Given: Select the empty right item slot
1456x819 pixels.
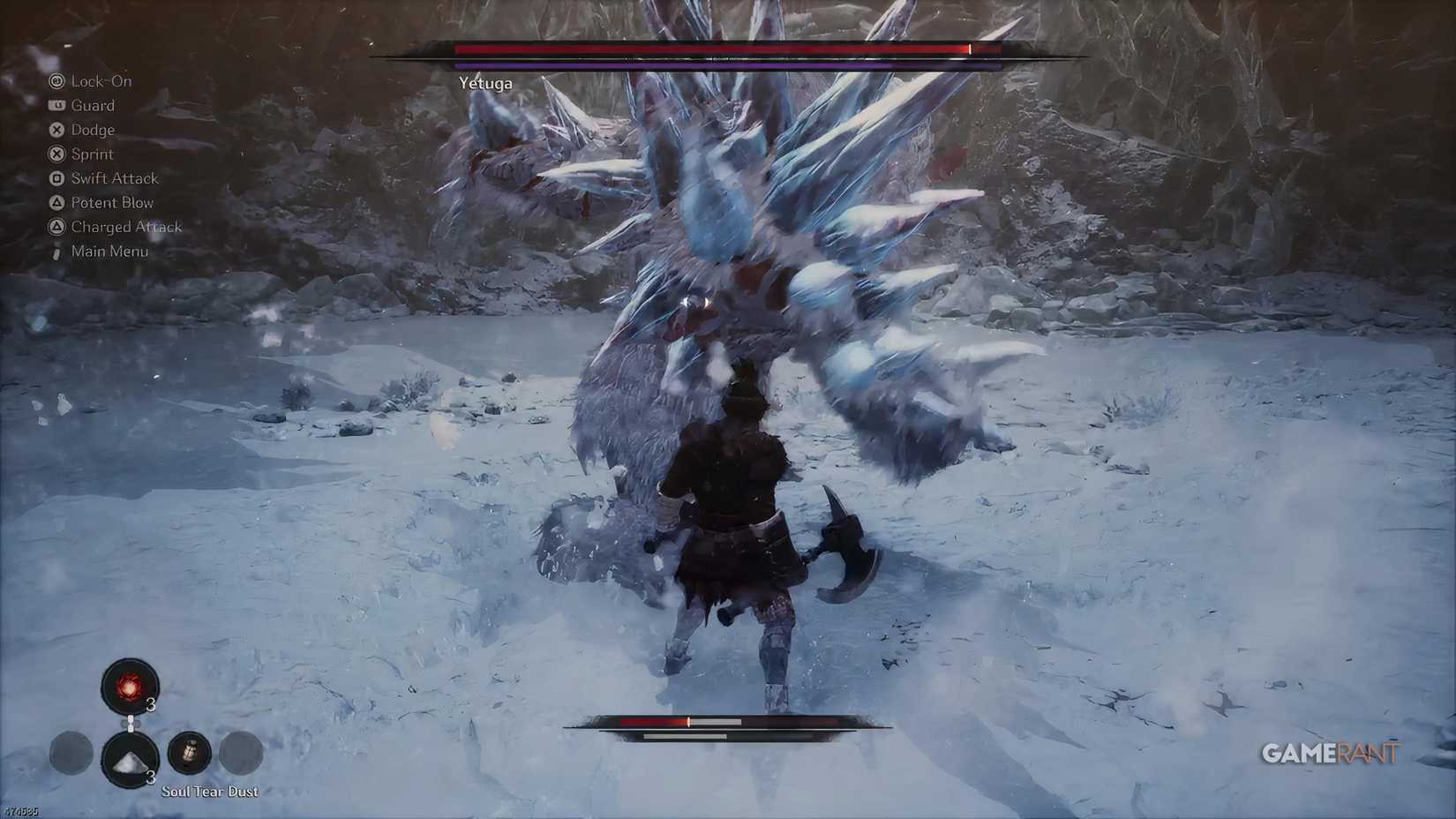Looking at the screenshot, I should pyautogui.click(x=241, y=755).
